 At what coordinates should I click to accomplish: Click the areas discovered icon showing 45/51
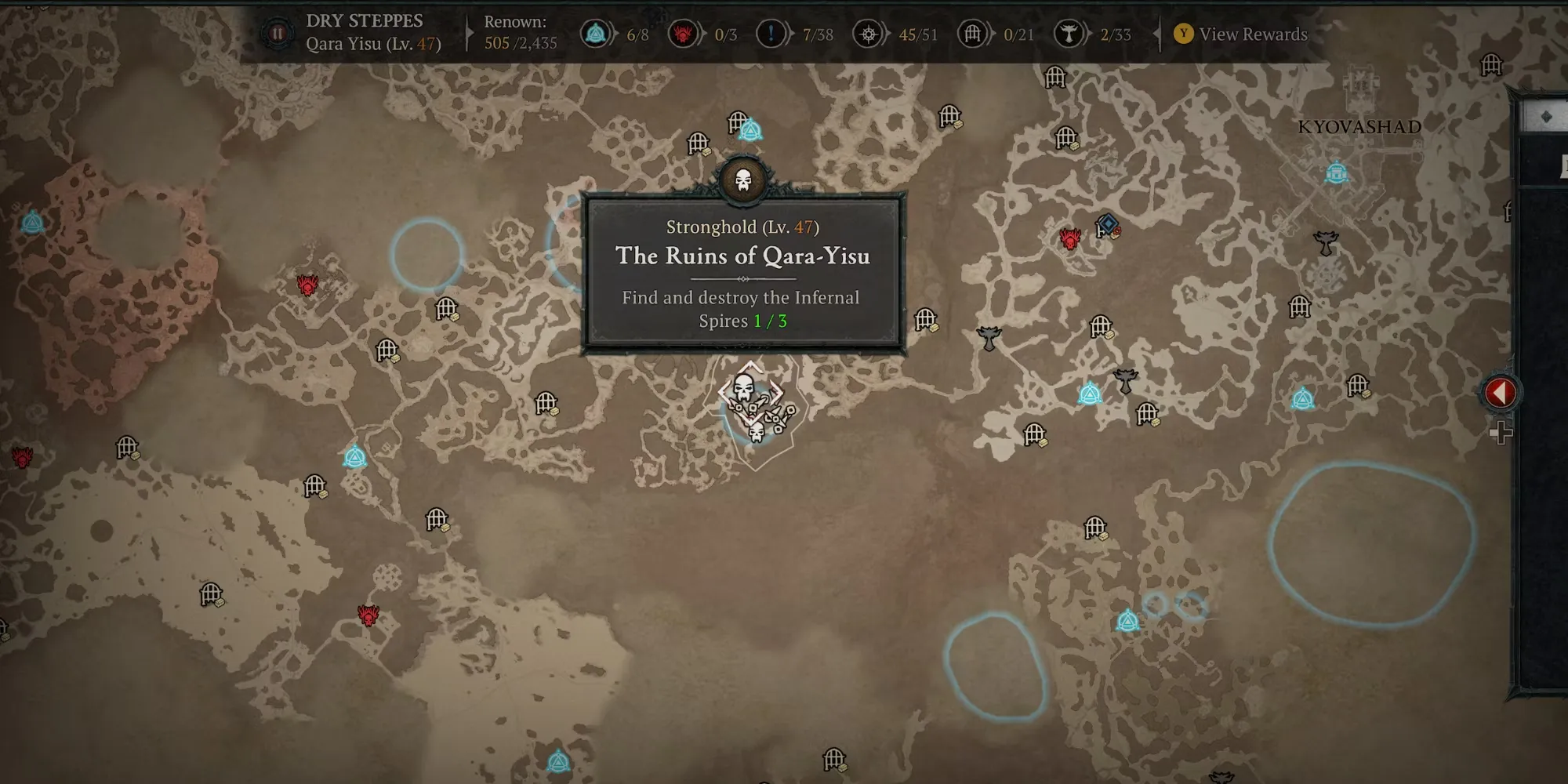(x=869, y=34)
